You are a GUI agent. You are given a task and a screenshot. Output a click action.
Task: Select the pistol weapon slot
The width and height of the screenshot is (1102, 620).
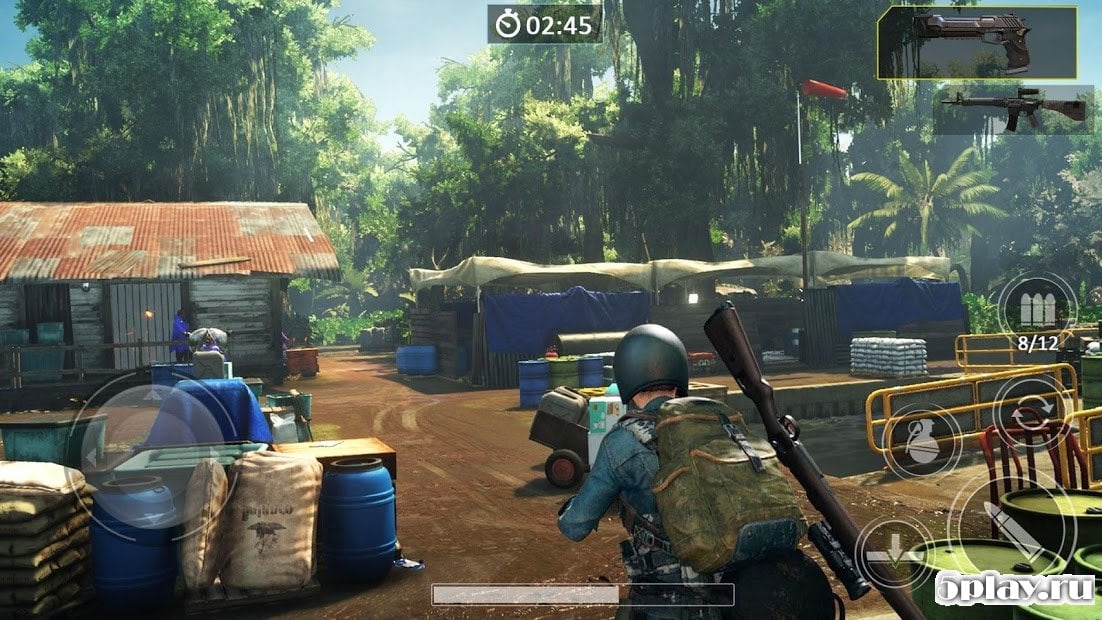[976, 42]
